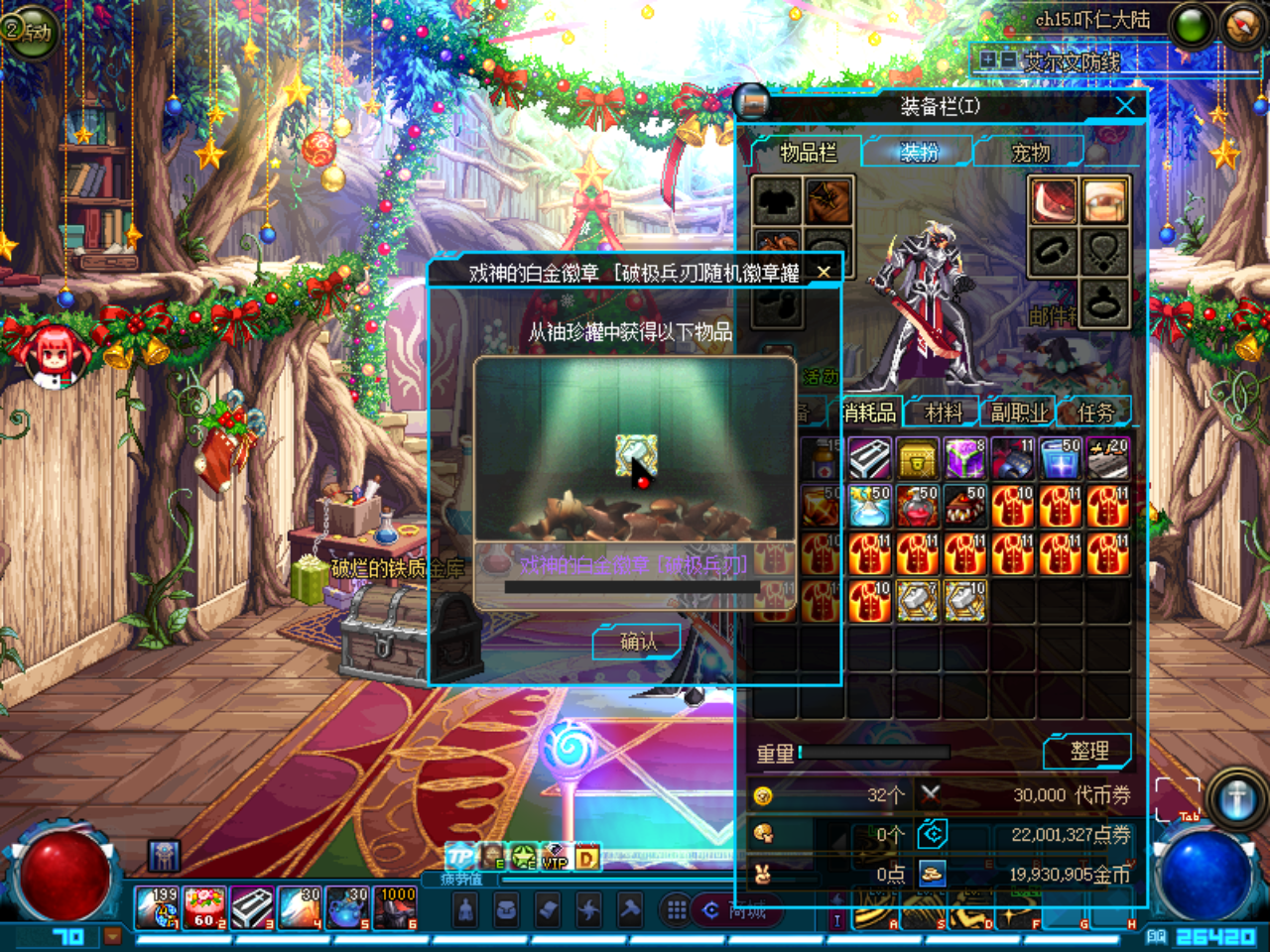Open the inventory bag icon on the taskbar
Viewport: 1270px width, 952px height.
pos(507,909)
